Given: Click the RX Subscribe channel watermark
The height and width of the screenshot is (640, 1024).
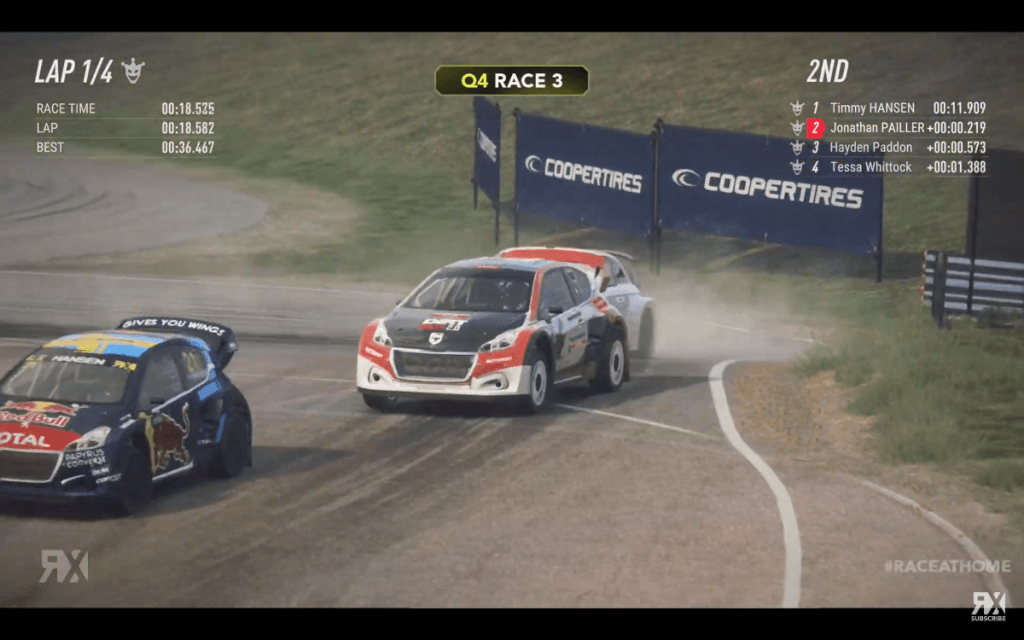Looking at the screenshot, I should (x=988, y=604).
